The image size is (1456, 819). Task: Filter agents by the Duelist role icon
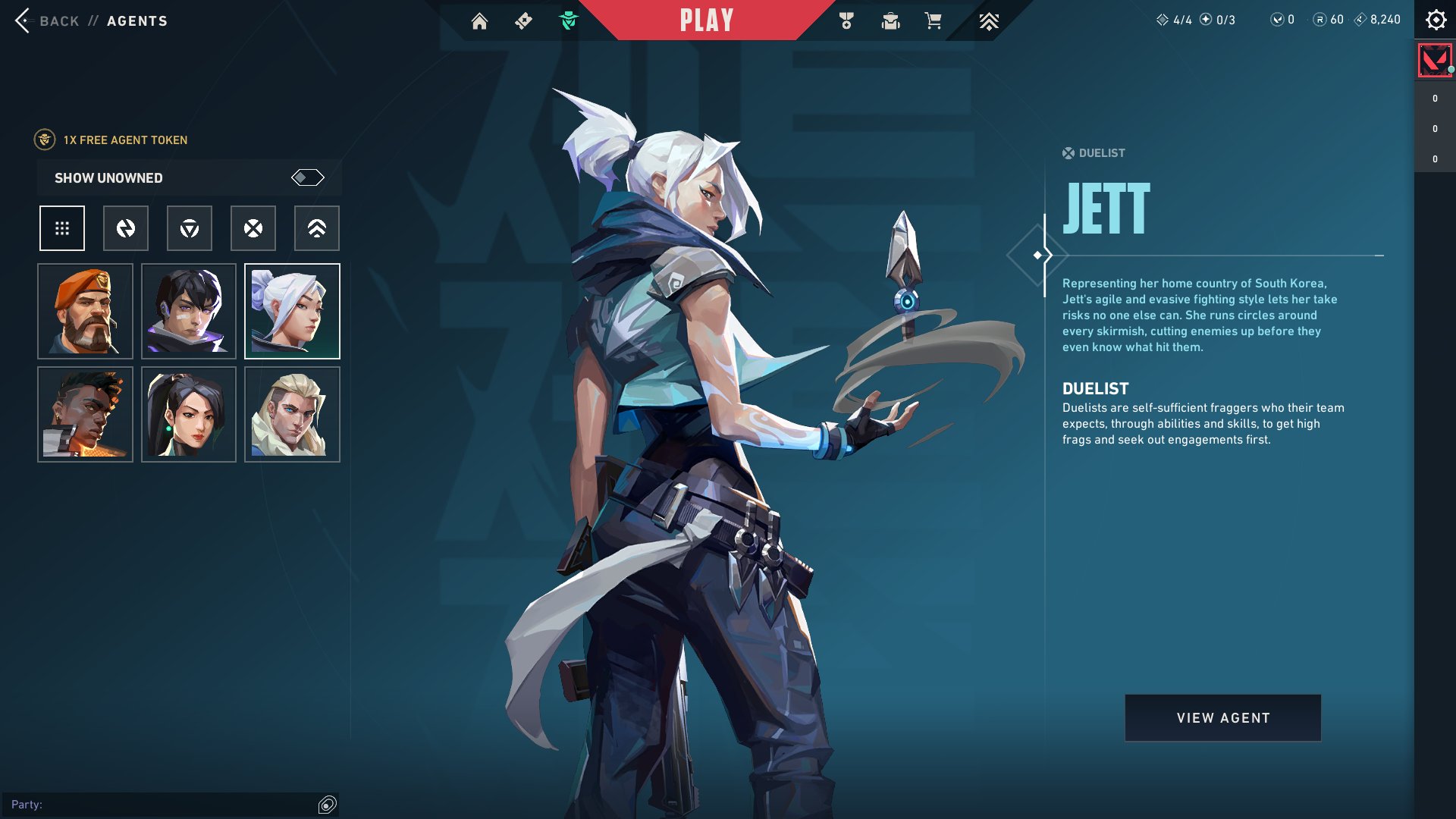(253, 228)
